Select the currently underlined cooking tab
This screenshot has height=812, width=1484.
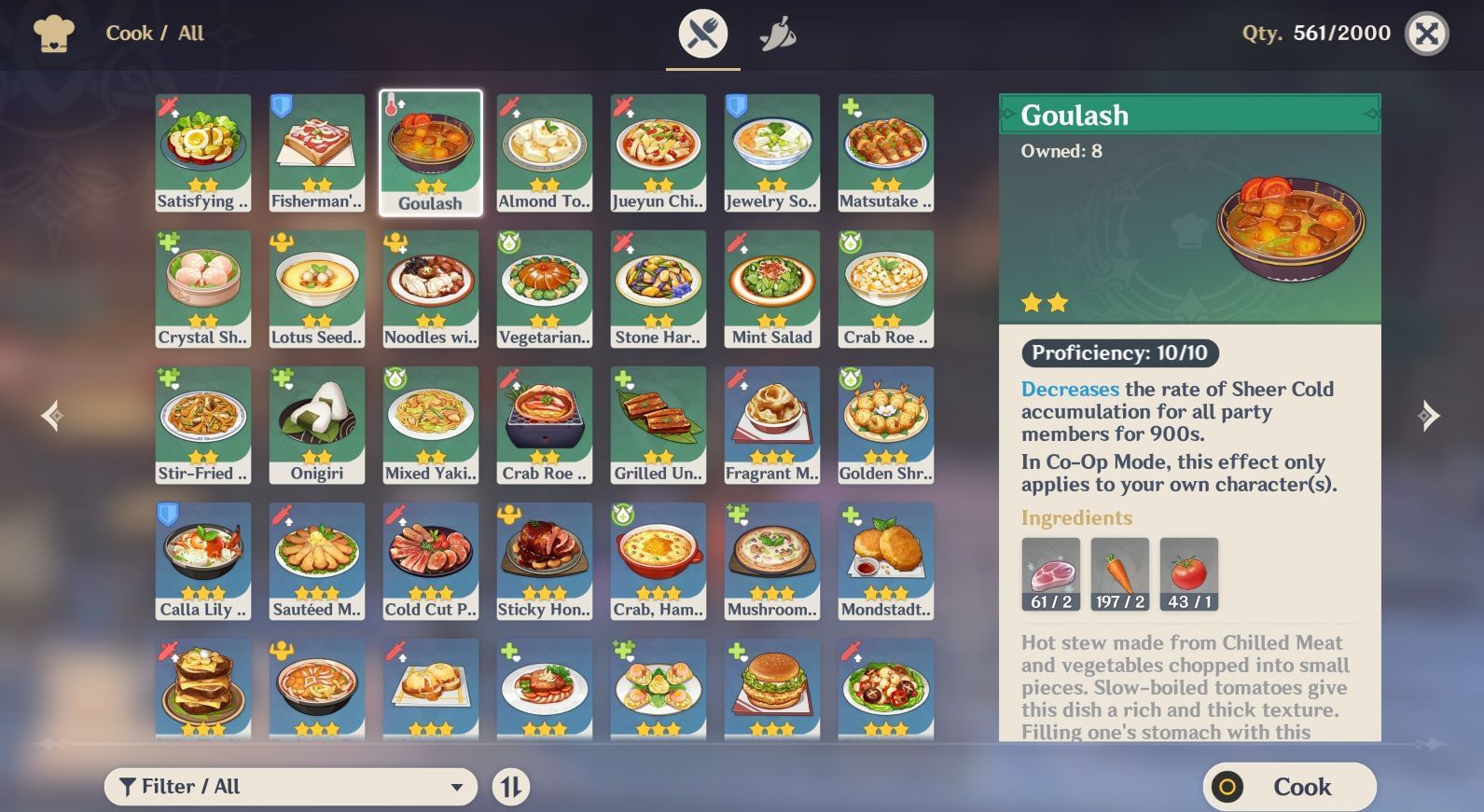click(x=703, y=33)
